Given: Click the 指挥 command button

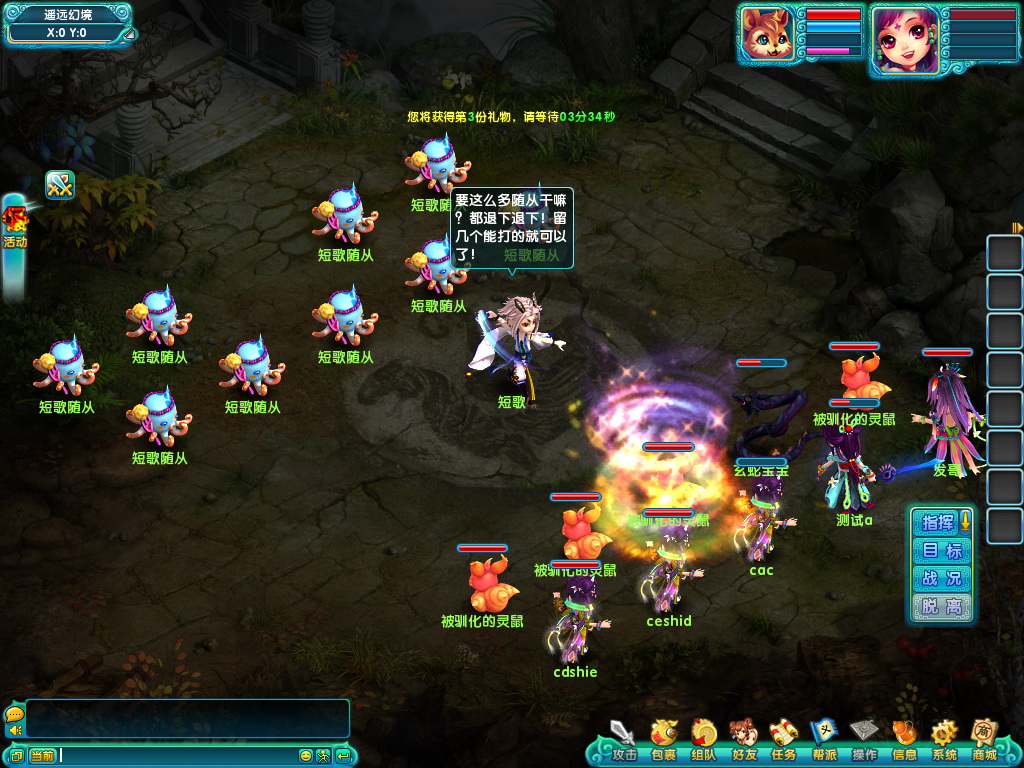Looking at the screenshot, I should click(938, 522).
